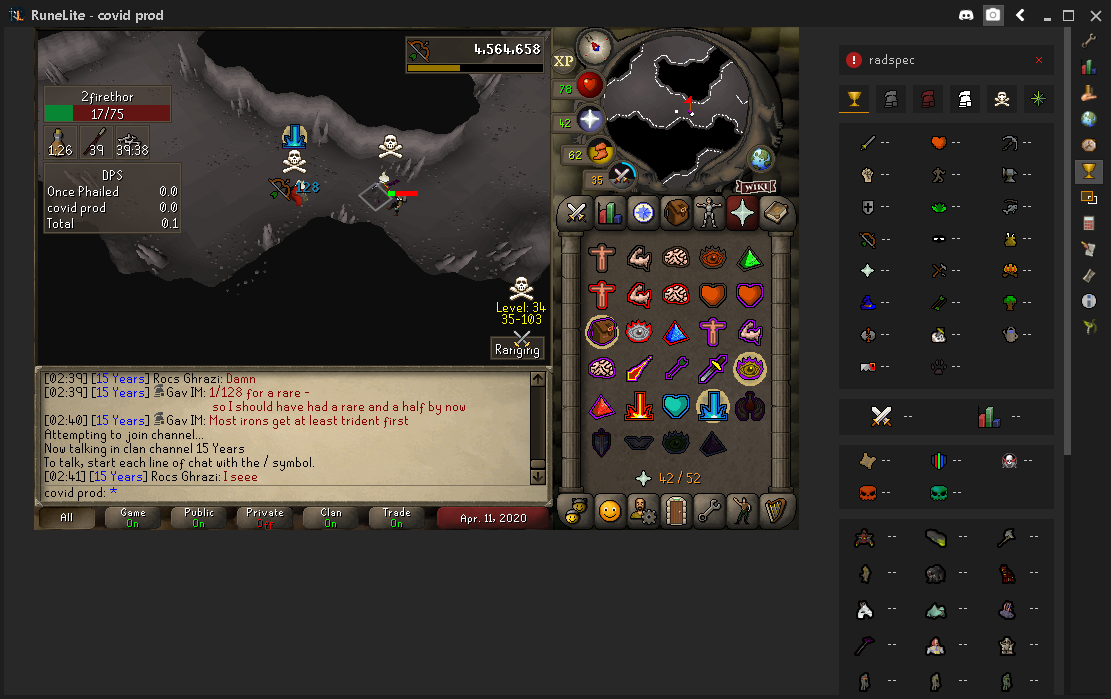The image size is (1111, 699).
Task: Clear the radspec hiscore search
Action: (x=1038, y=61)
